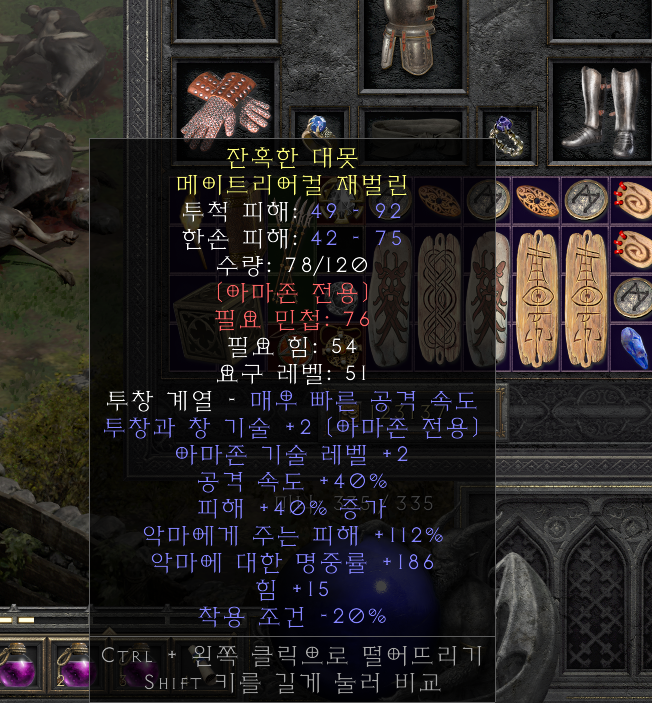Viewport: 652px width, 703px height.
Task: Select the equipped belt slot
Action: [x=412, y=126]
